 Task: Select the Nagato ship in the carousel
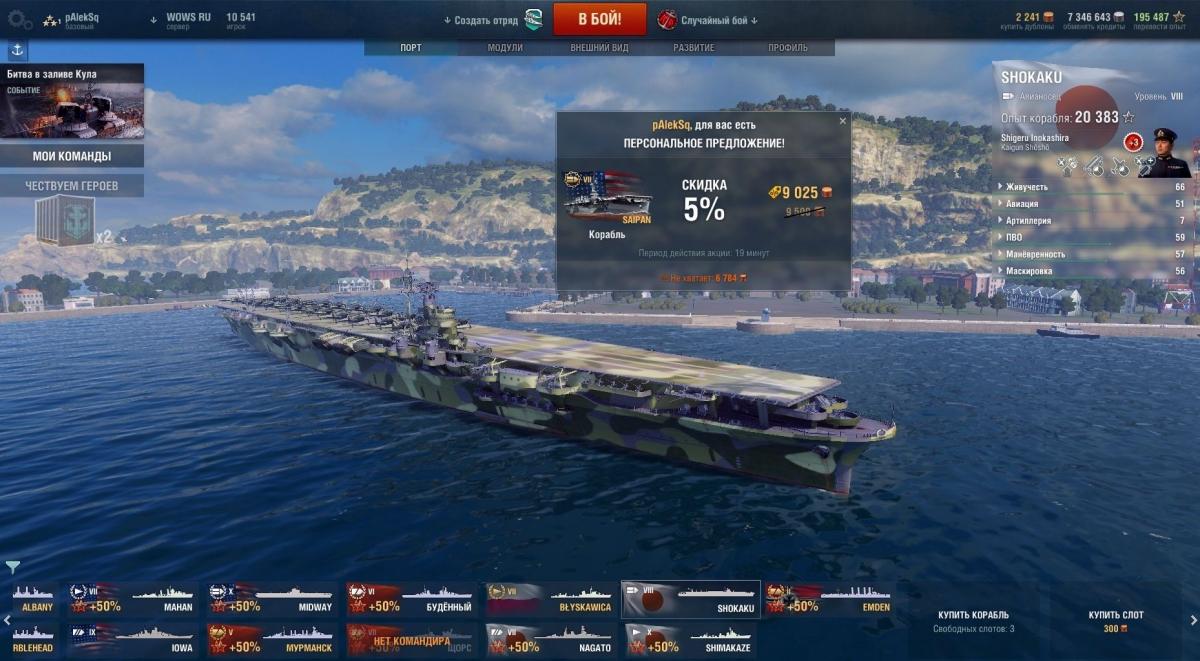(552, 640)
